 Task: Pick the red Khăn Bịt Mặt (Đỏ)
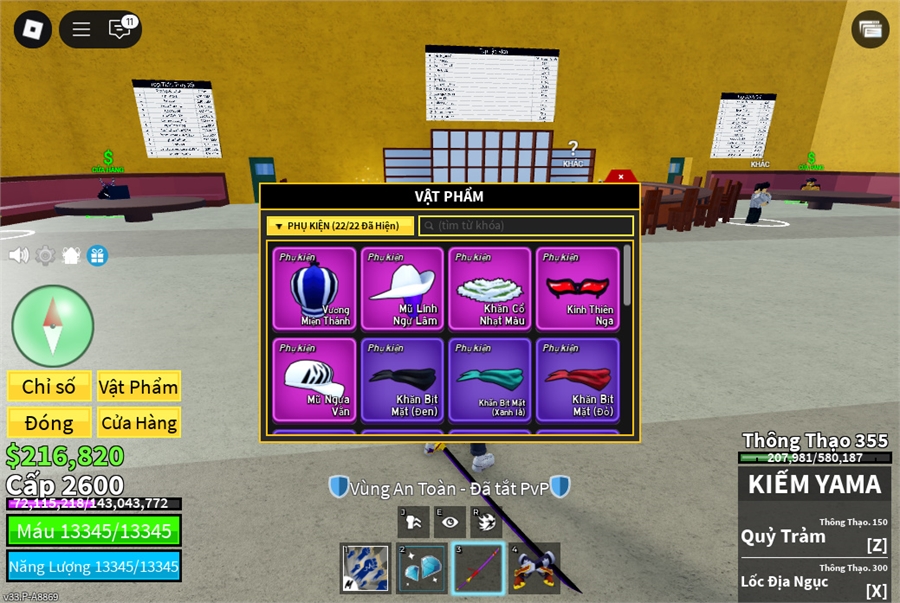pyautogui.click(x=577, y=379)
